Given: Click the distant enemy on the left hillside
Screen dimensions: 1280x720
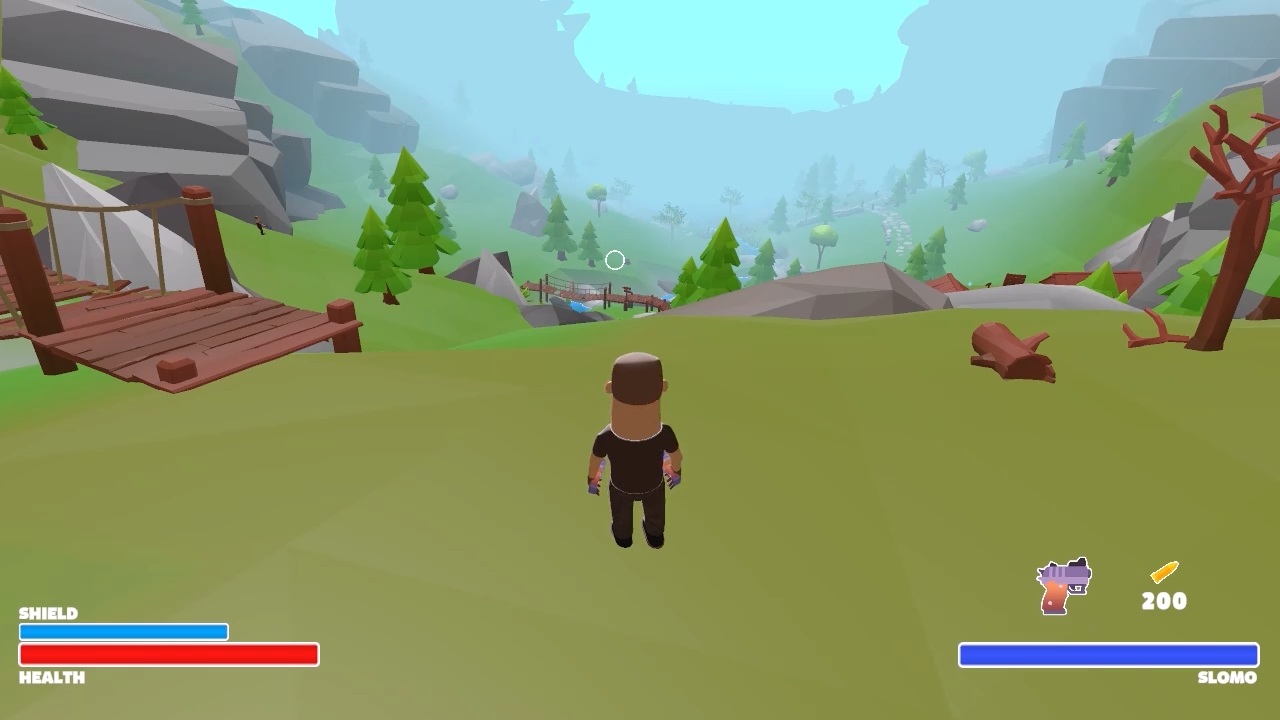Looking at the screenshot, I should [x=261, y=224].
